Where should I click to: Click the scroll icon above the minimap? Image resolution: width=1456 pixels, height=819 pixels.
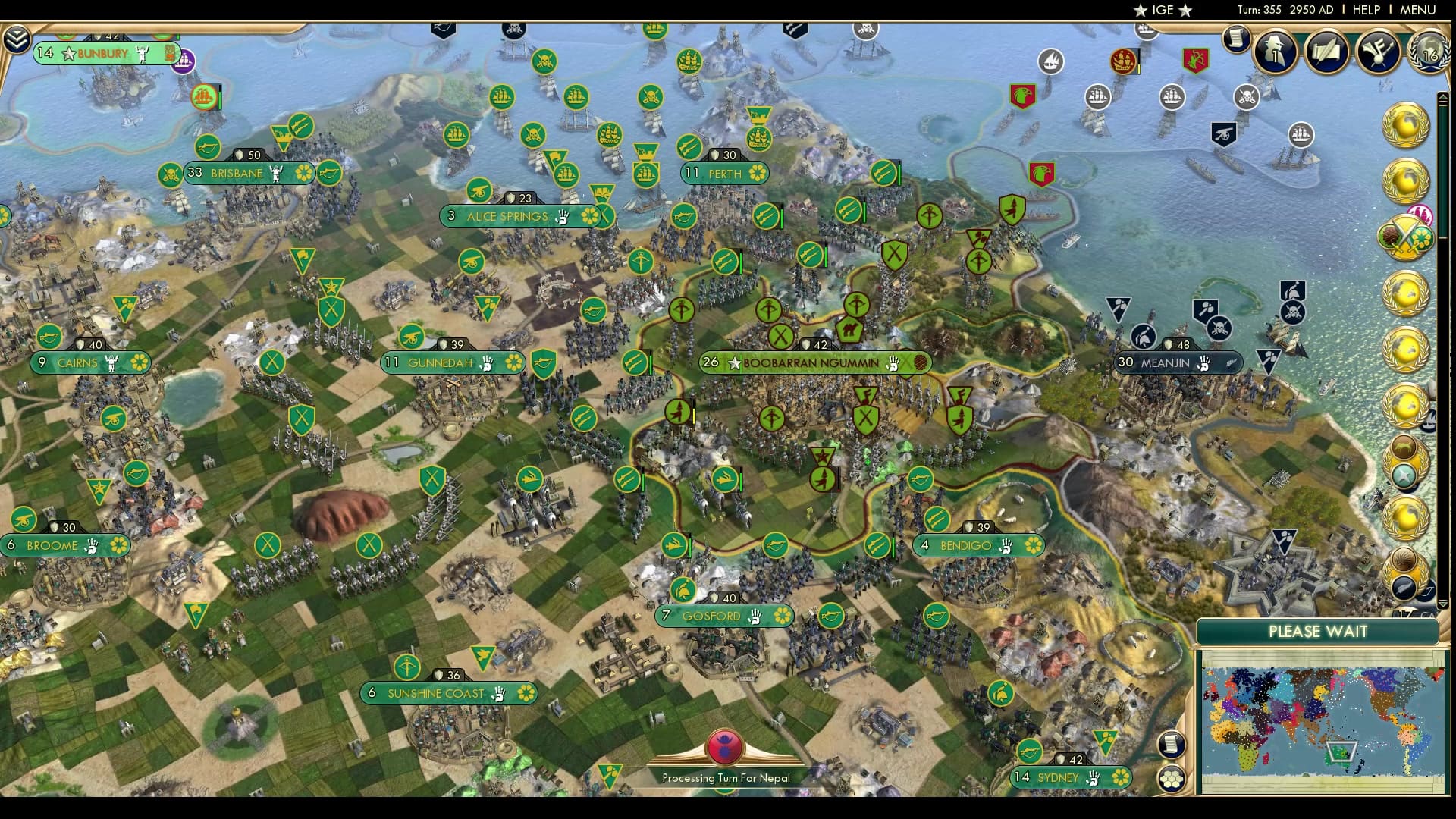pyautogui.click(x=1171, y=745)
